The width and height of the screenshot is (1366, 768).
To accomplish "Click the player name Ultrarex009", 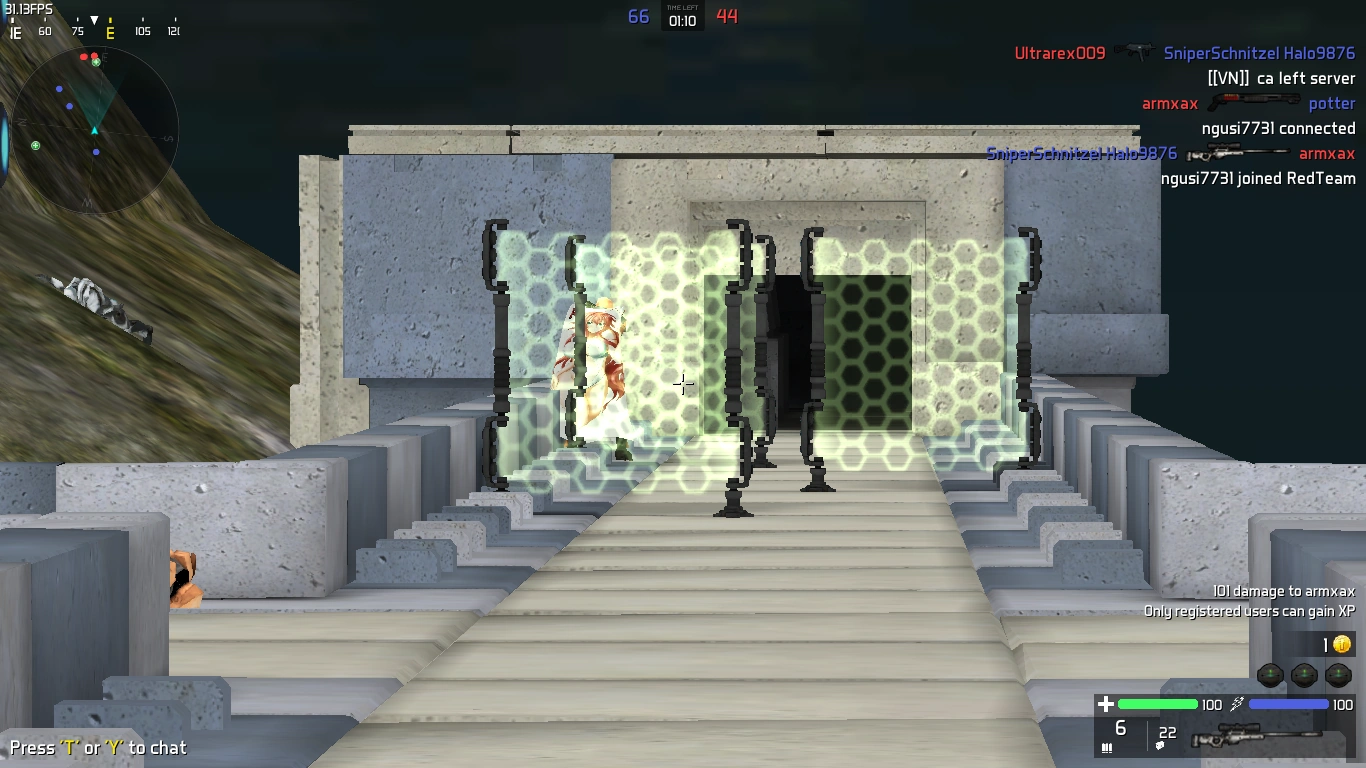I will click(x=1058, y=52).
